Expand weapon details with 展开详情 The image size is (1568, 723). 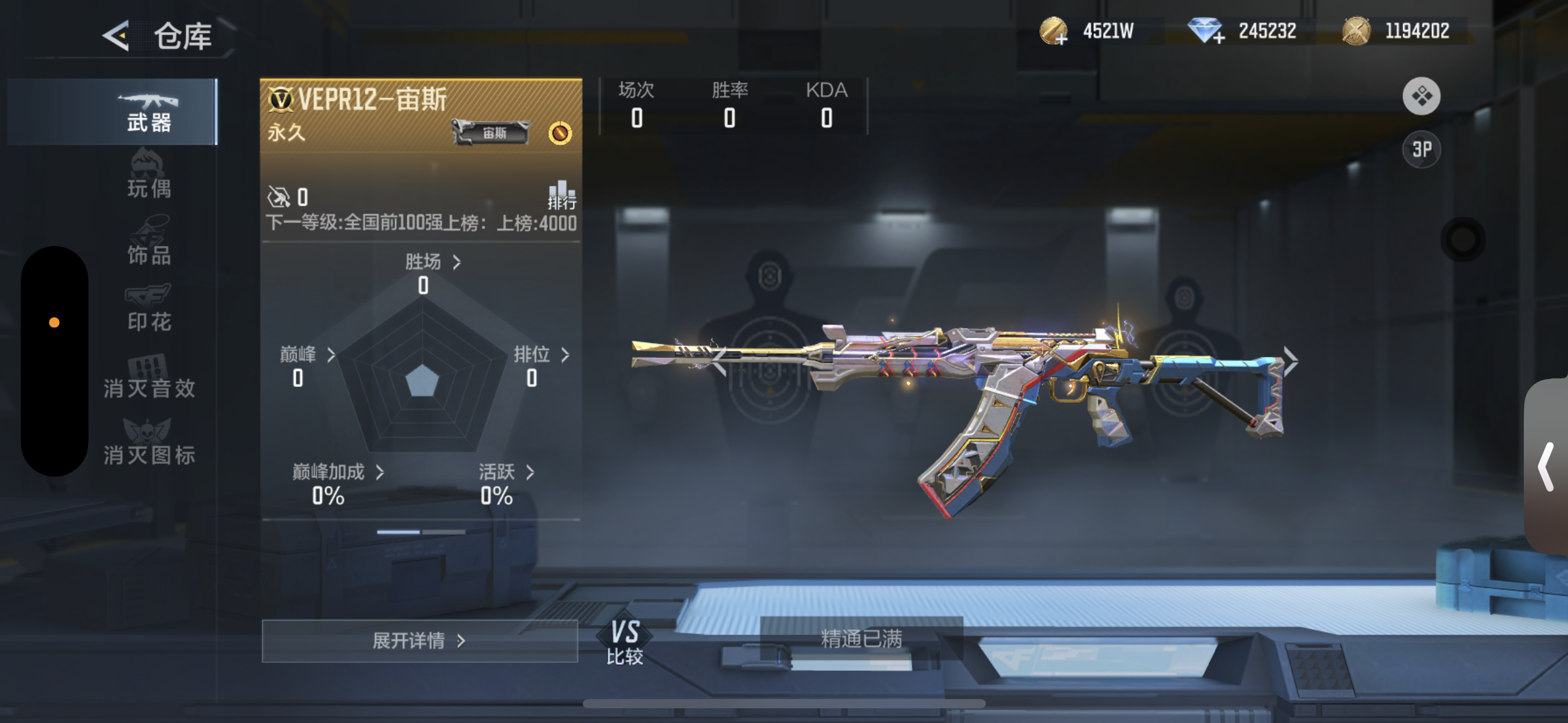pos(420,641)
